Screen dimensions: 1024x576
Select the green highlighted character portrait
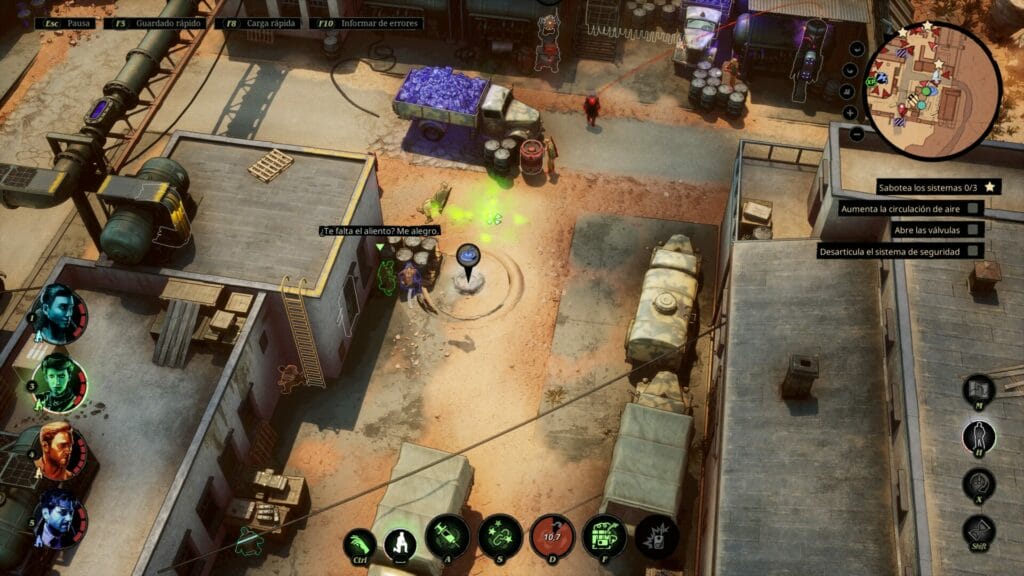pyautogui.click(x=59, y=383)
